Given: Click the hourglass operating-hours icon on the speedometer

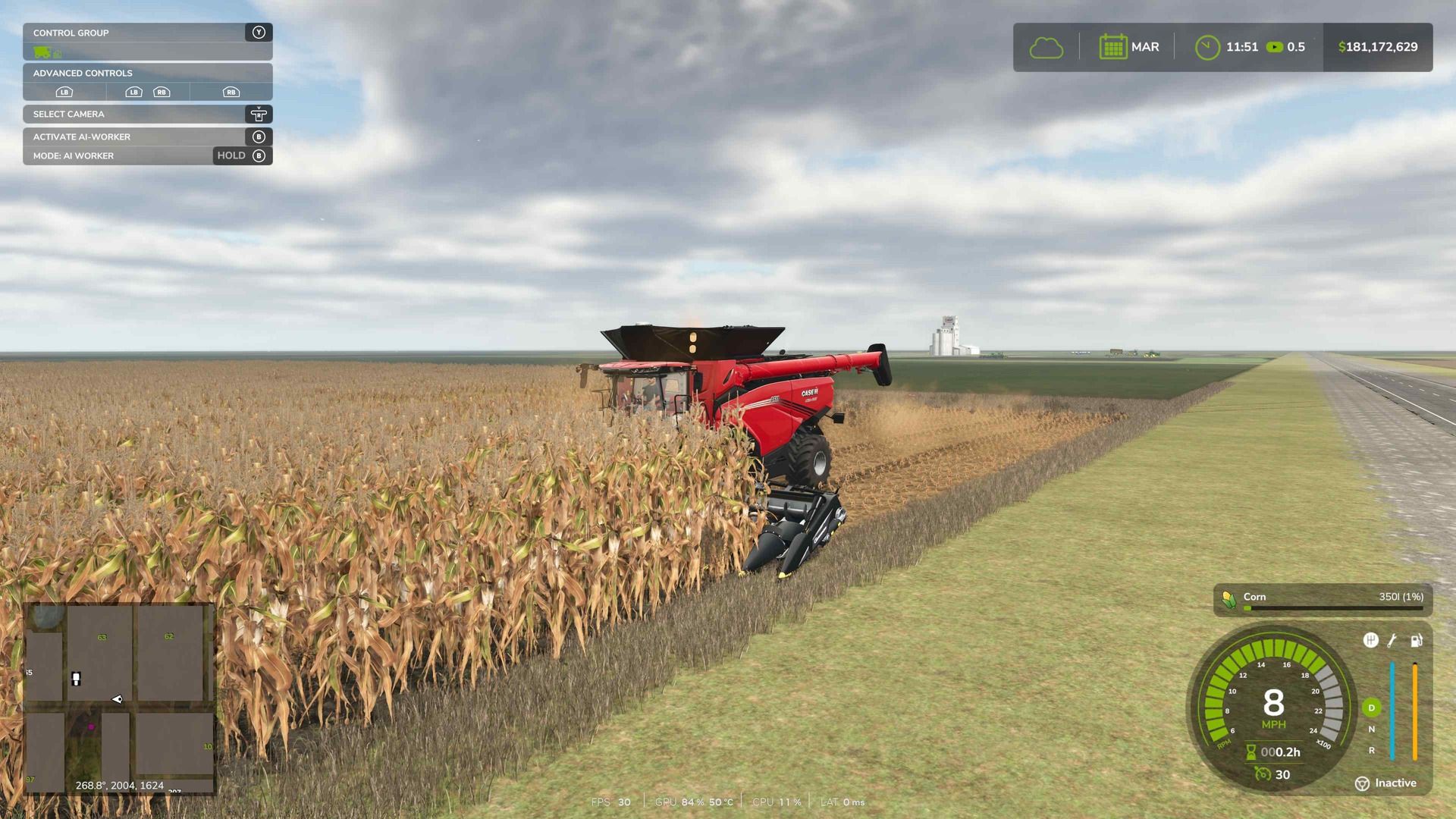Looking at the screenshot, I should coord(1250,752).
